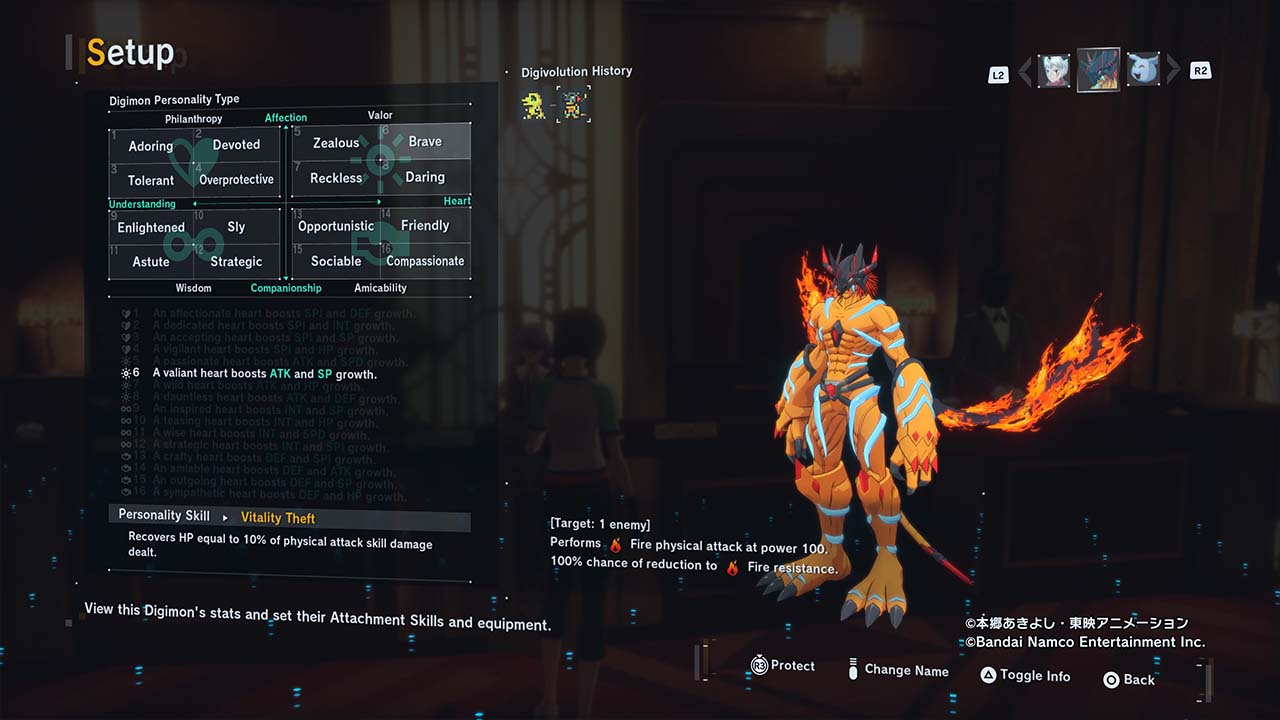Pick the Astute personality cell
The image size is (1280, 720).
coord(151,262)
